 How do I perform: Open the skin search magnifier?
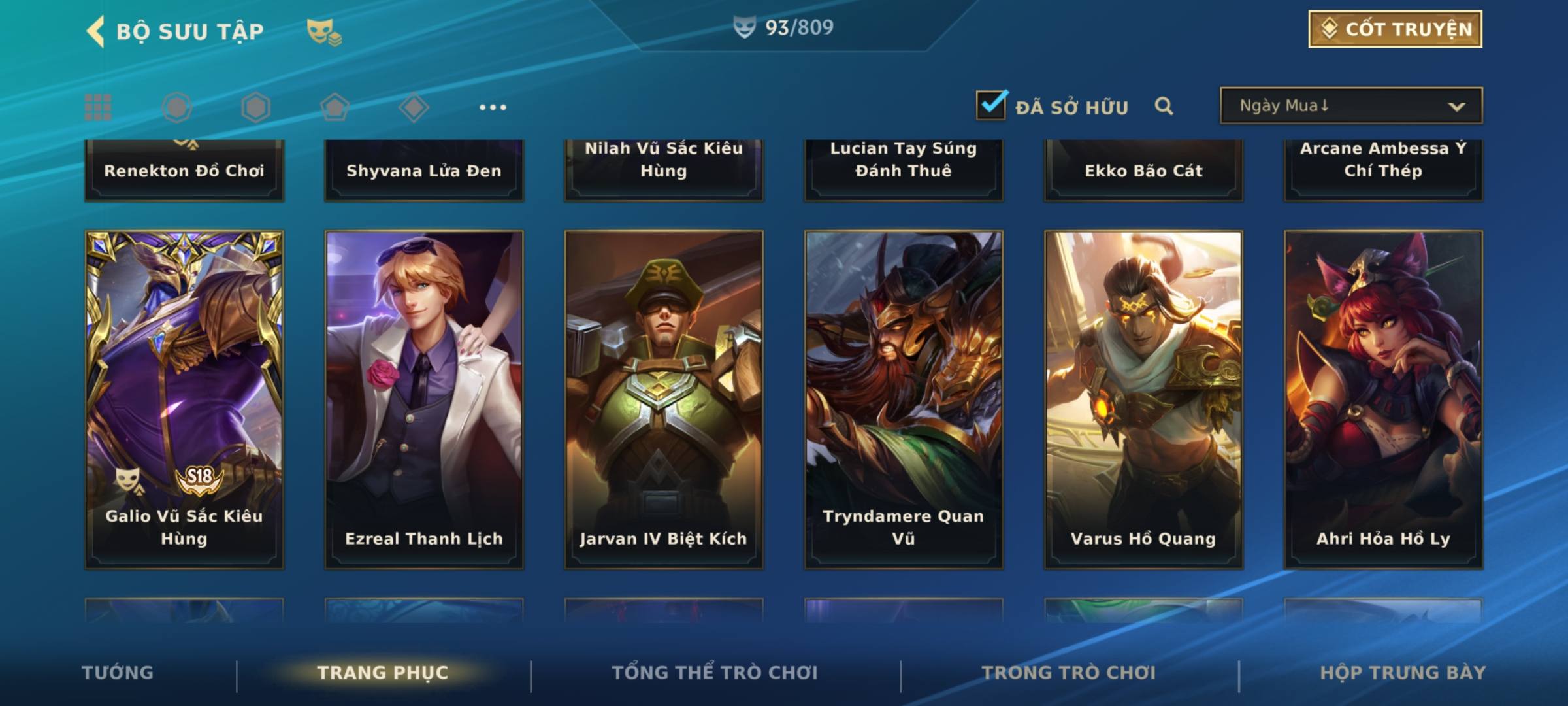pos(1164,106)
